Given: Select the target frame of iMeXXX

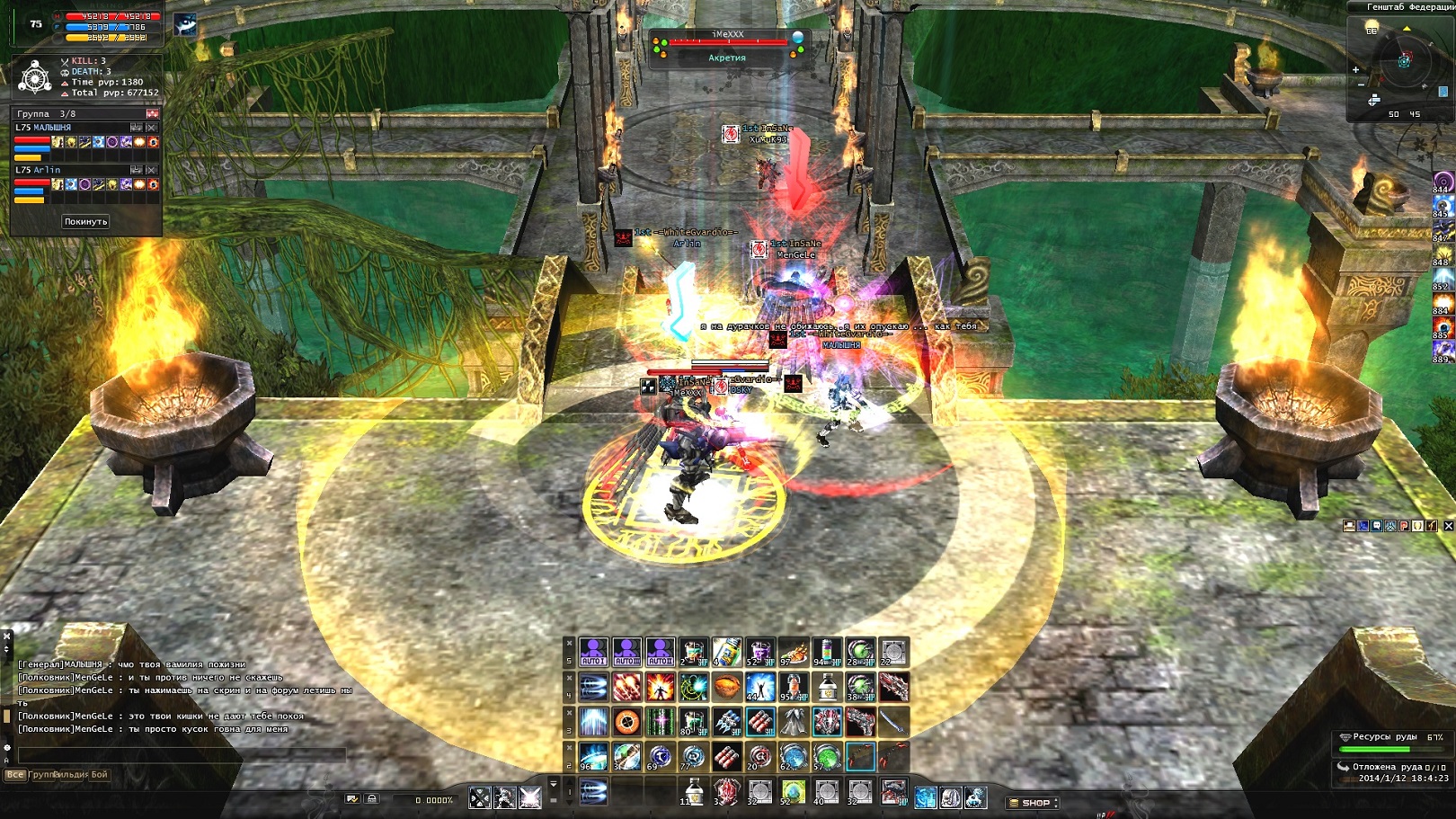Looking at the screenshot, I should 727,45.
